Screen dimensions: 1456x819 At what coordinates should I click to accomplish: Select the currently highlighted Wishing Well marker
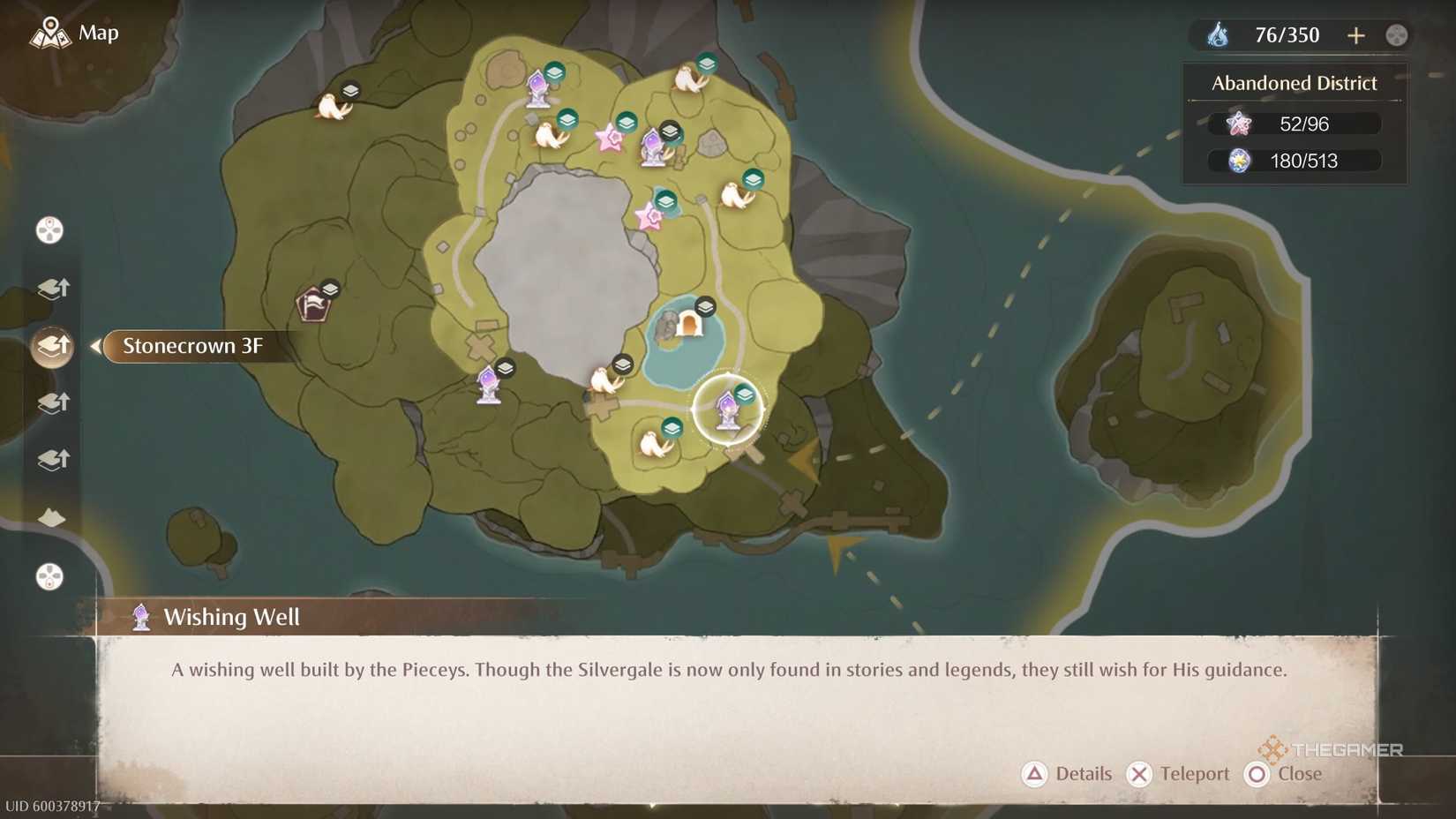pyautogui.click(x=728, y=408)
